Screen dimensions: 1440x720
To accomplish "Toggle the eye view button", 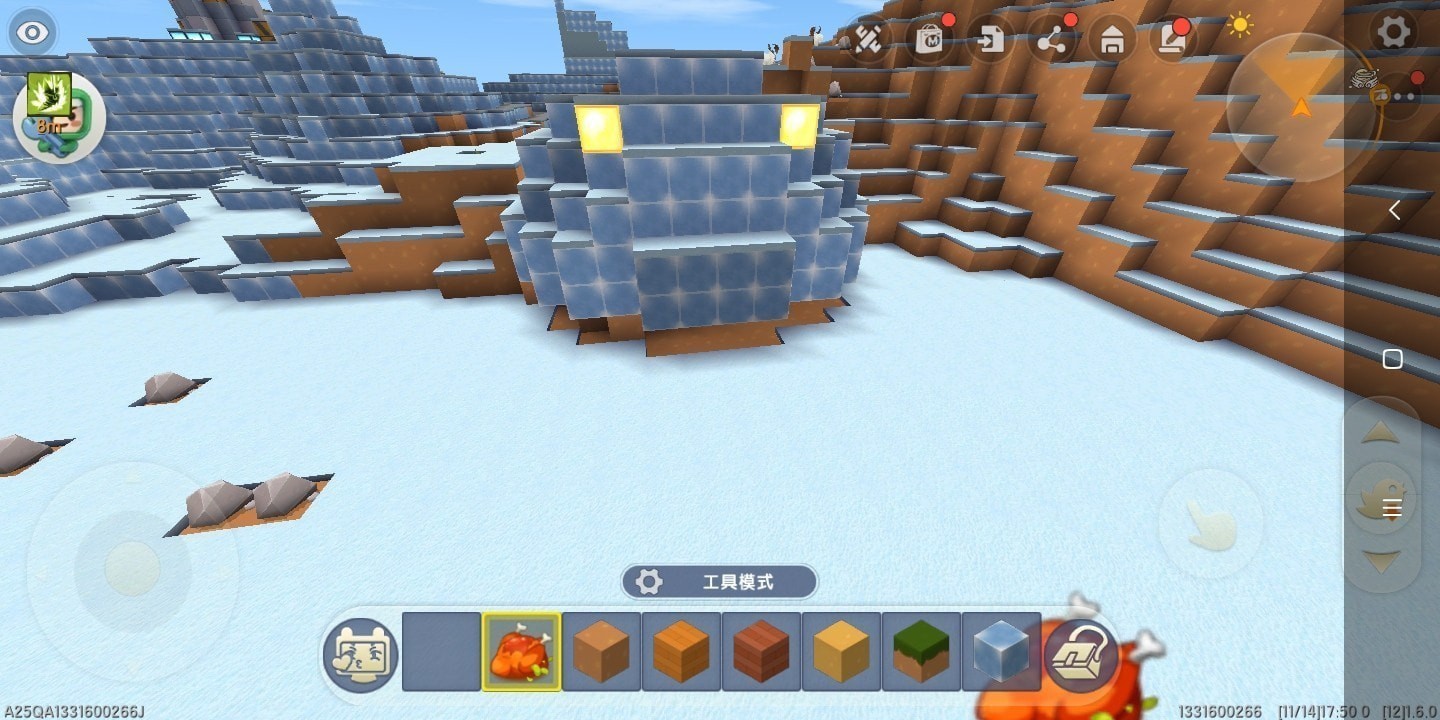I will 33,32.
